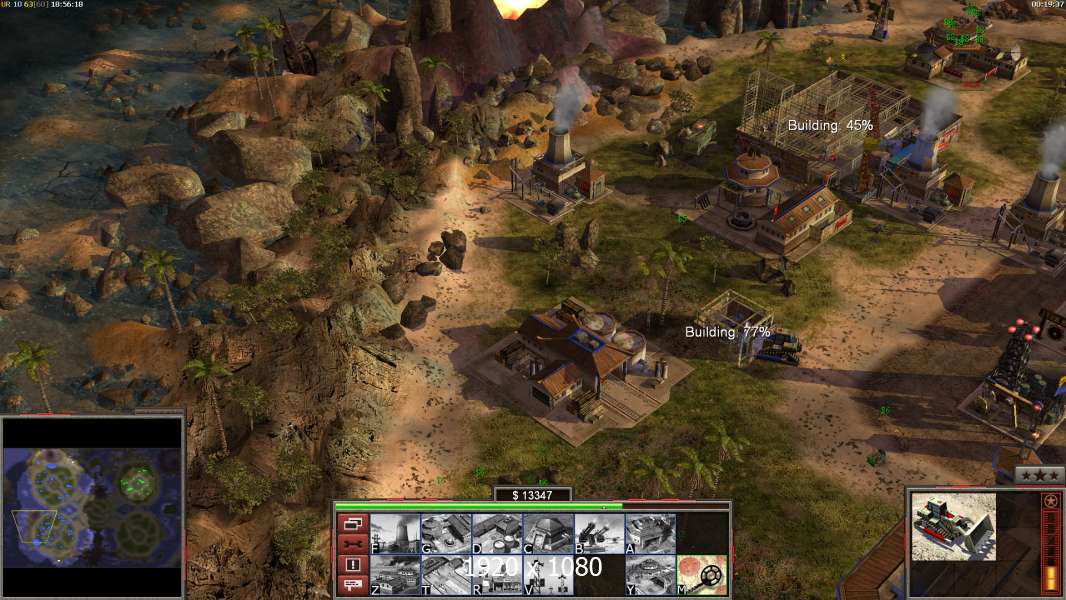Click the minimap to move the camera
Image resolution: width=1066 pixels, height=600 pixels.
pyautogui.click(x=93, y=507)
